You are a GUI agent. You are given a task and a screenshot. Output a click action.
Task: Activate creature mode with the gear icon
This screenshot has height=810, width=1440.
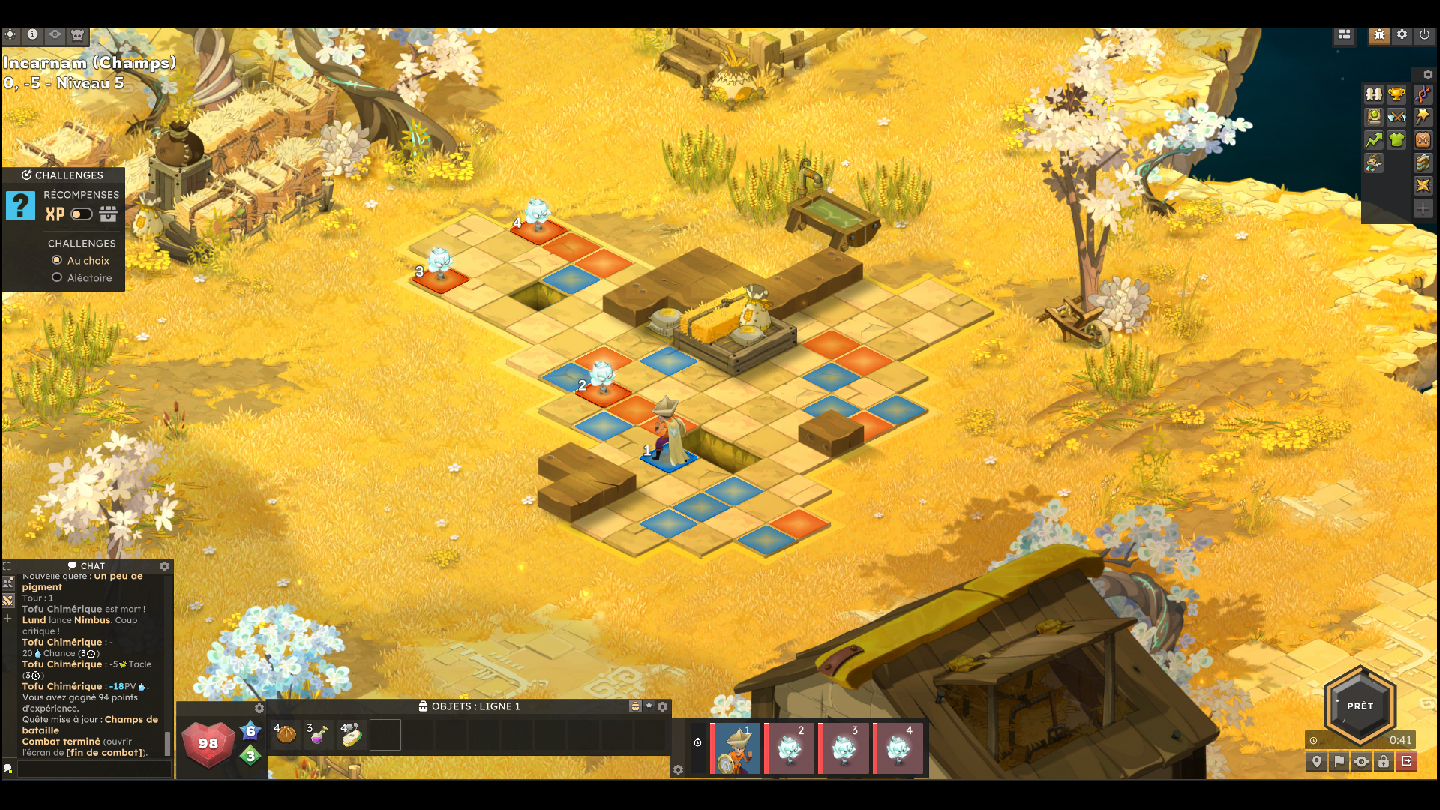click(x=1361, y=761)
